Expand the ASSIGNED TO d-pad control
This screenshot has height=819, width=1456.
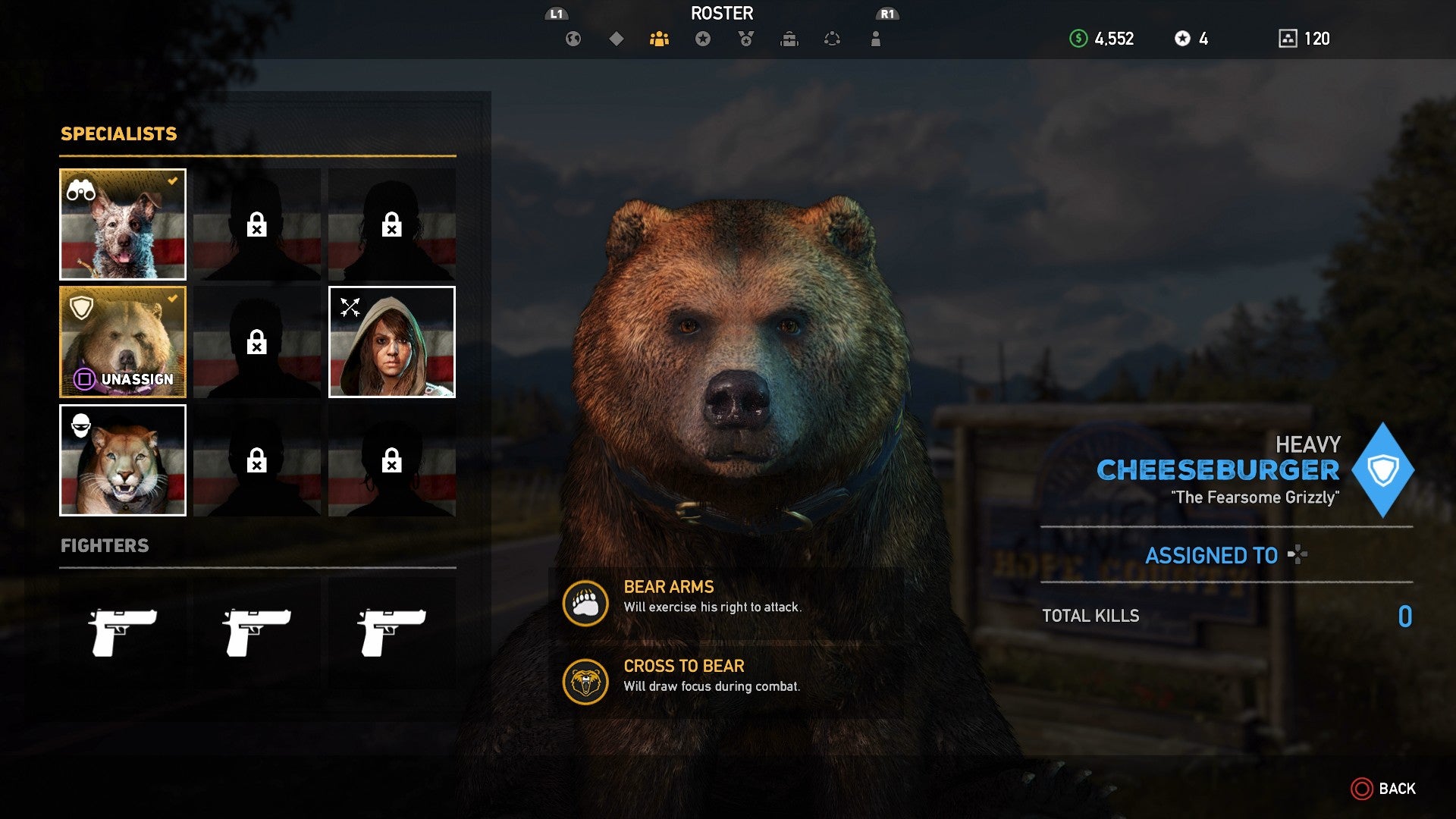click(1297, 556)
